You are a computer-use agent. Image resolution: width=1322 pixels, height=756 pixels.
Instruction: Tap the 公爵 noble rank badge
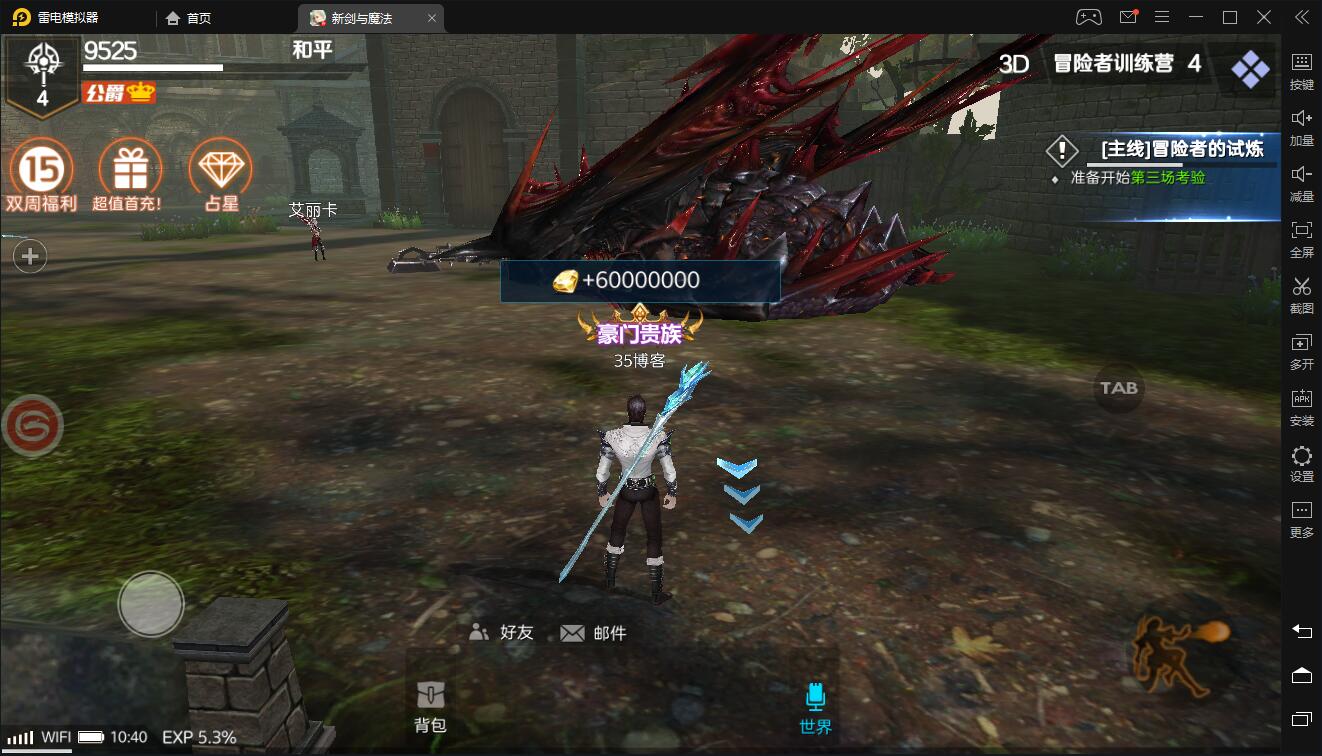[120, 93]
